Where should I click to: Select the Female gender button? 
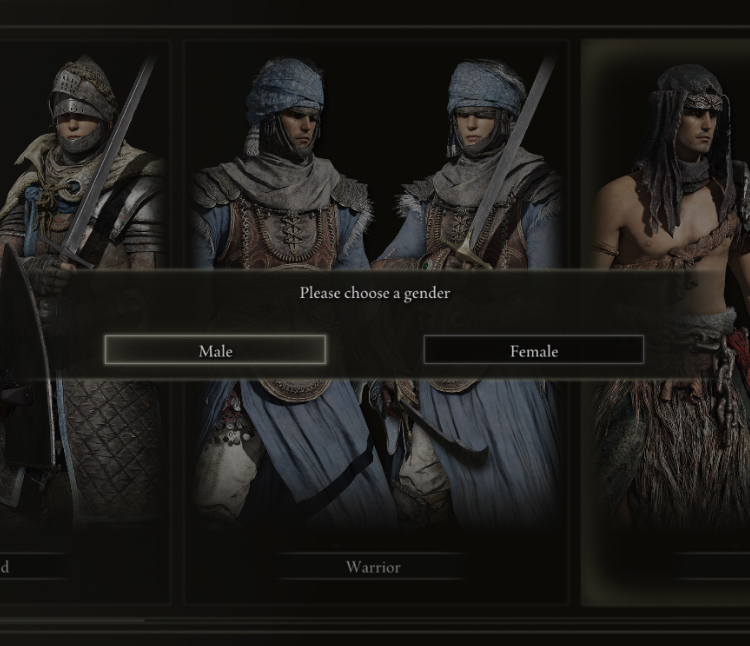point(533,350)
